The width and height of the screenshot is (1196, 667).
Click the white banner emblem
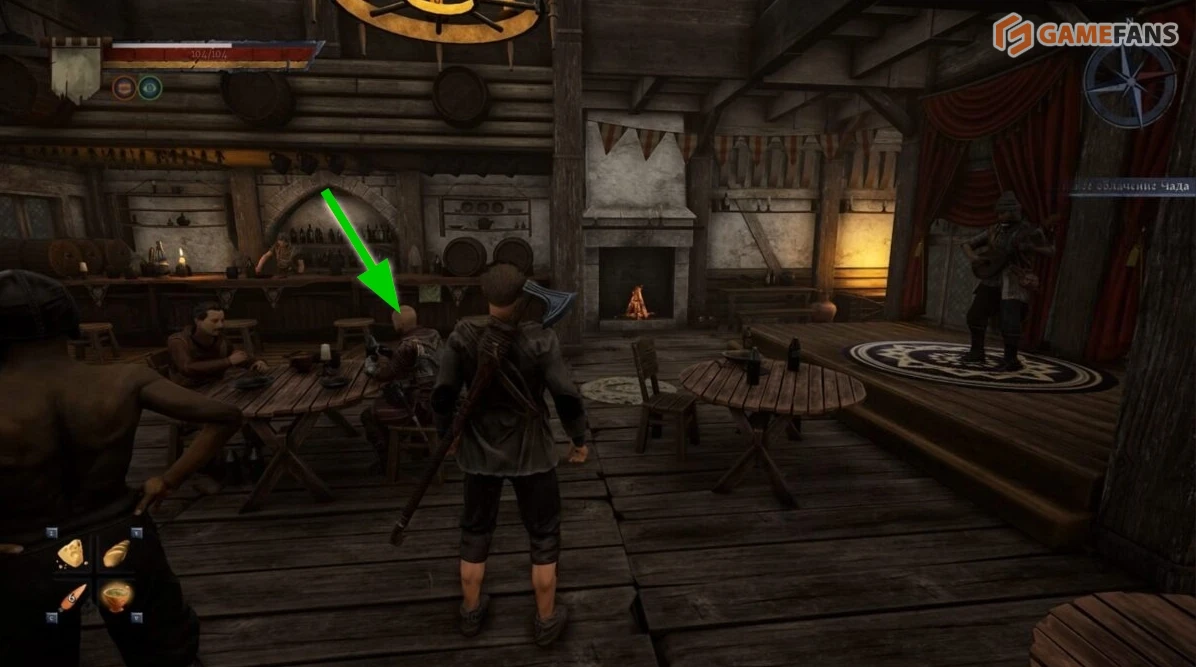(x=76, y=69)
